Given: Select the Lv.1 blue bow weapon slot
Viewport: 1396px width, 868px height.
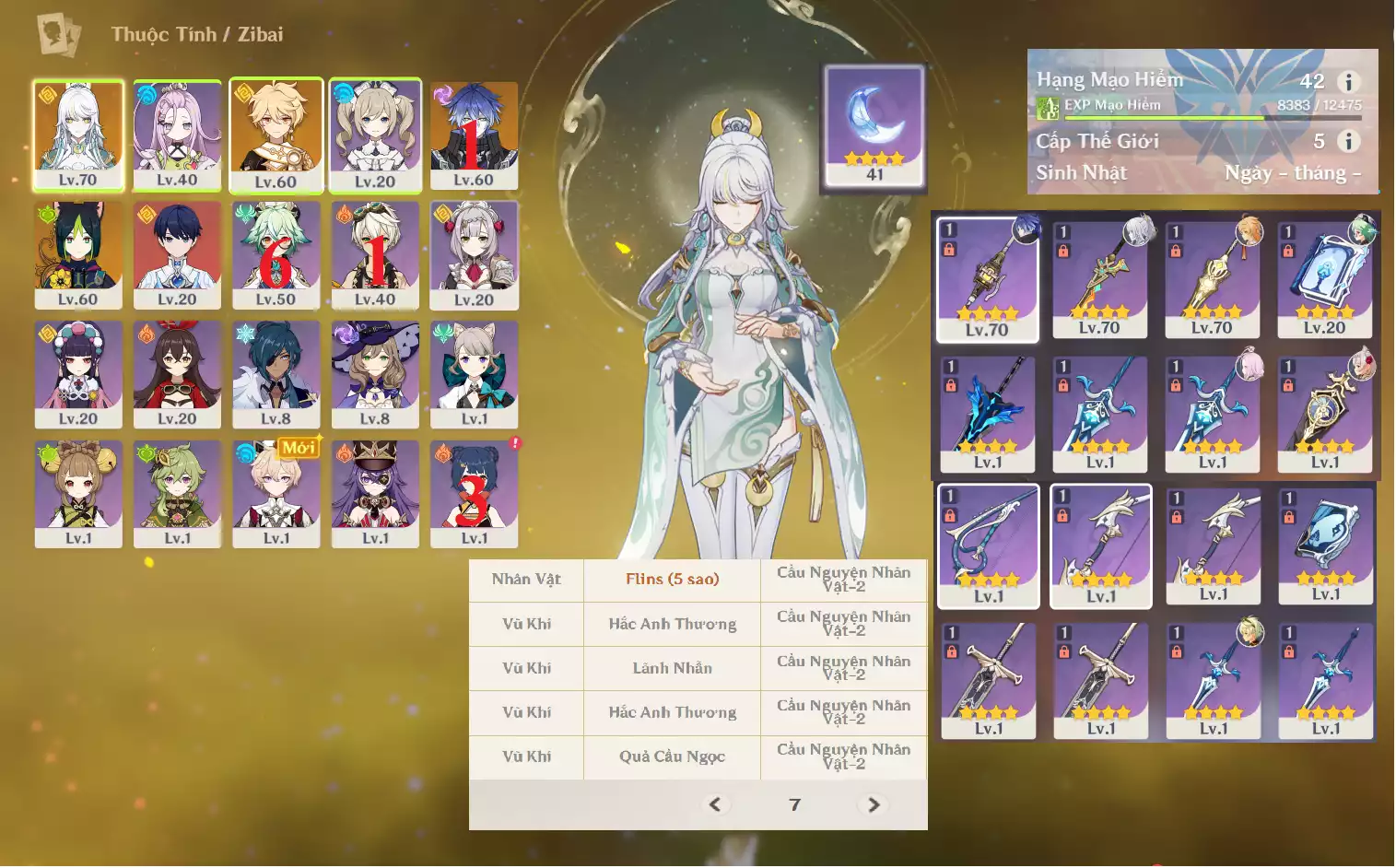Looking at the screenshot, I should point(988,545).
